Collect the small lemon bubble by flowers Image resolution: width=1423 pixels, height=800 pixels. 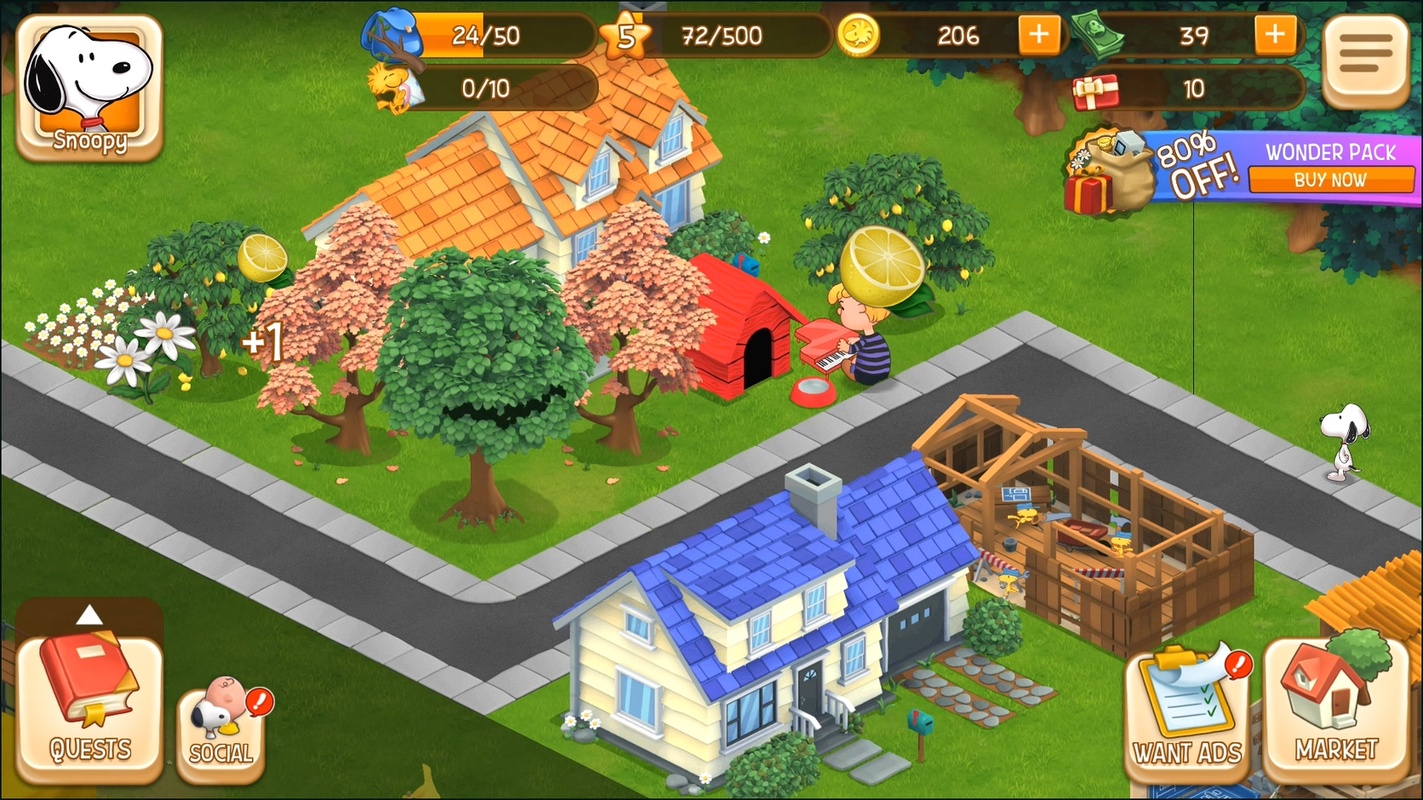[x=262, y=257]
